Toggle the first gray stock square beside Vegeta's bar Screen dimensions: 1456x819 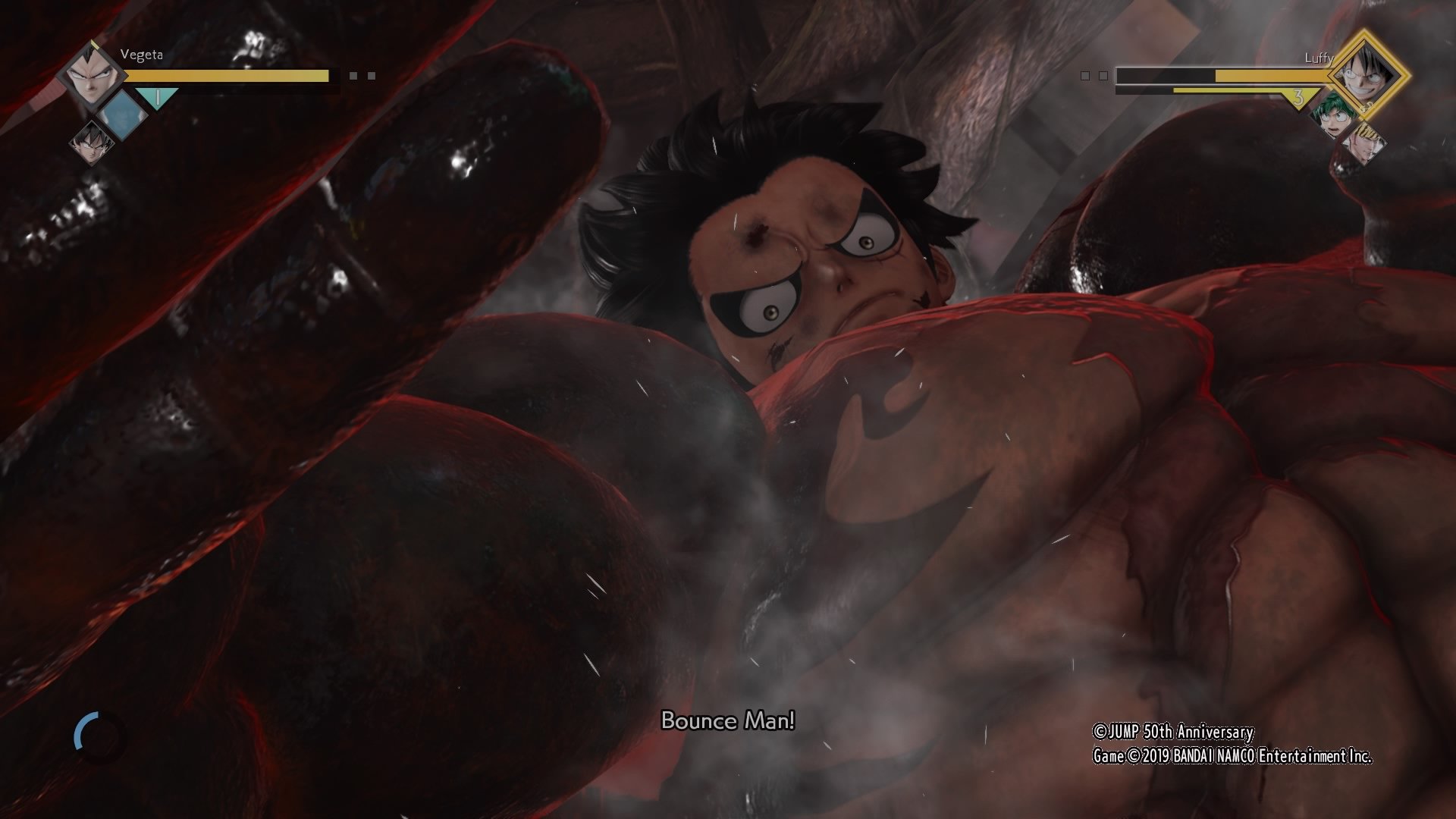pos(353,75)
